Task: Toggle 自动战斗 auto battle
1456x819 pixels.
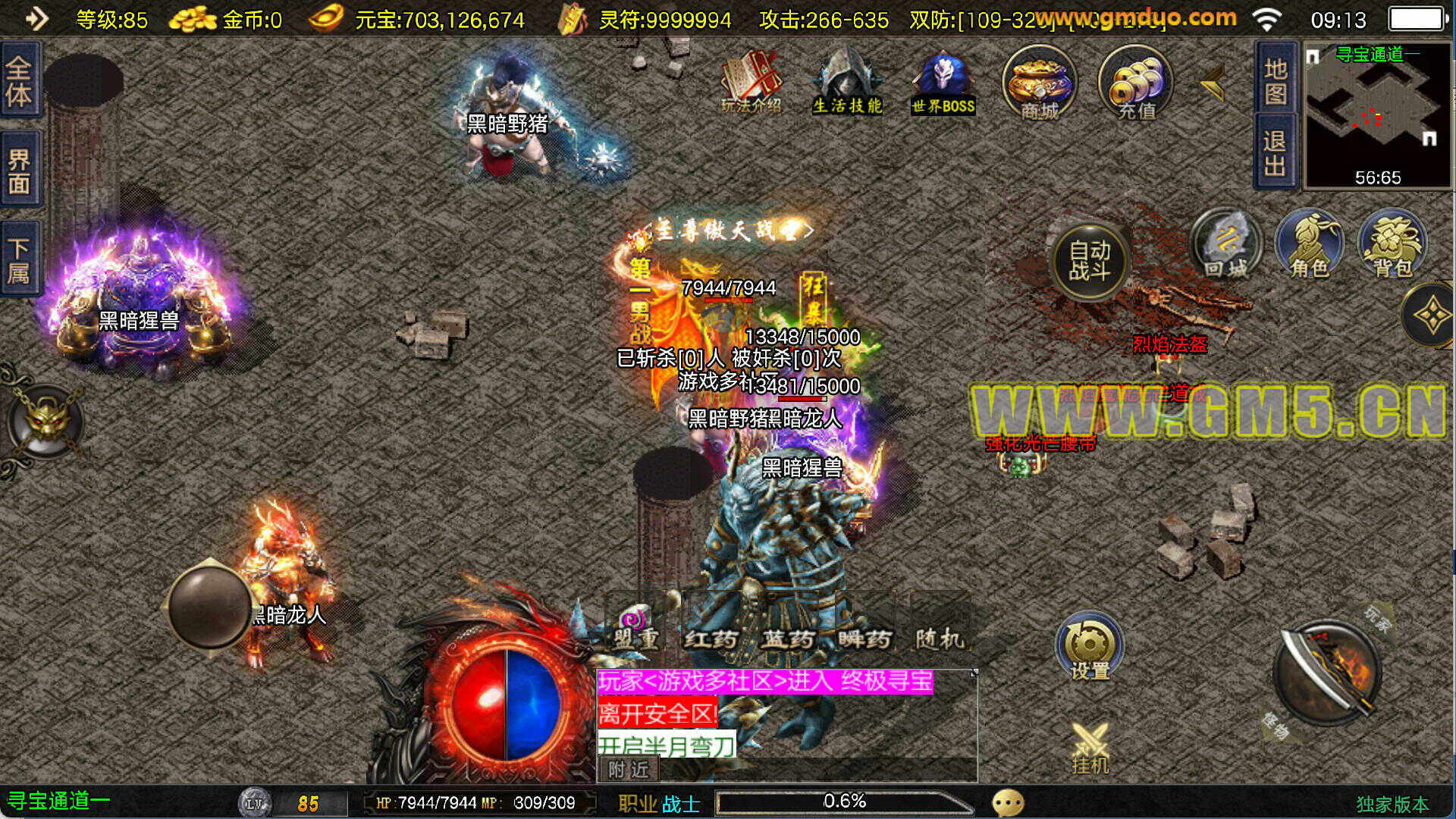Action: click(x=1090, y=261)
